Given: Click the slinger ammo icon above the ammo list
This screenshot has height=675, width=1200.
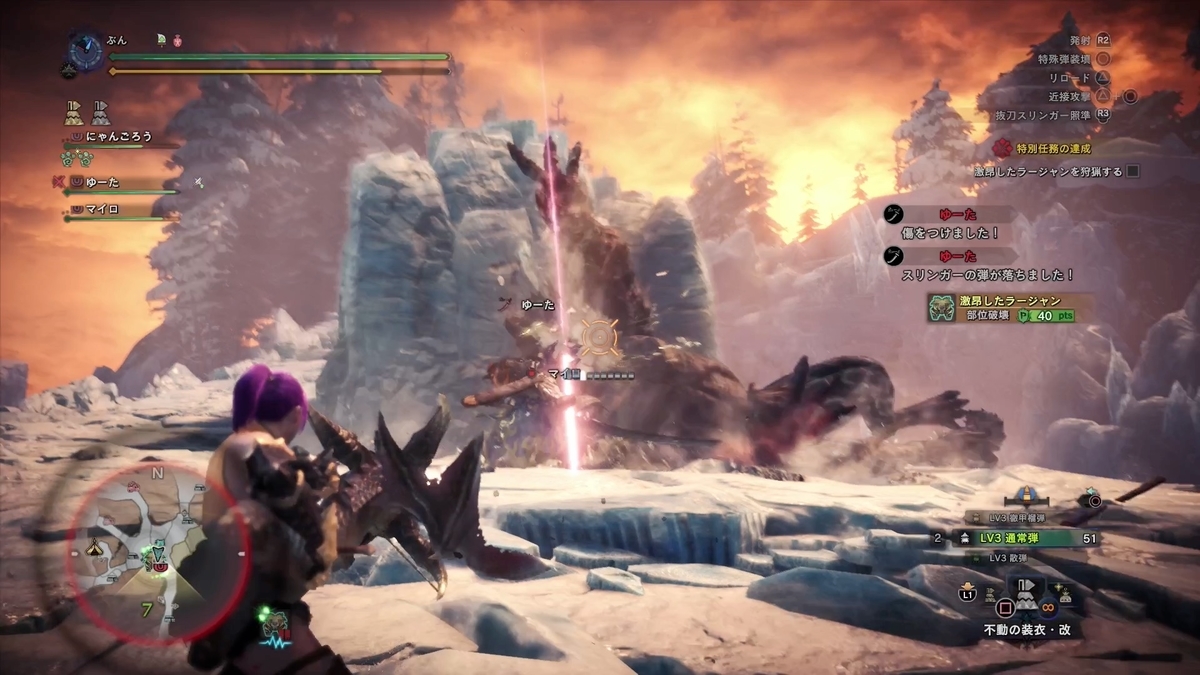Looking at the screenshot, I should (x=1094, y=500).
